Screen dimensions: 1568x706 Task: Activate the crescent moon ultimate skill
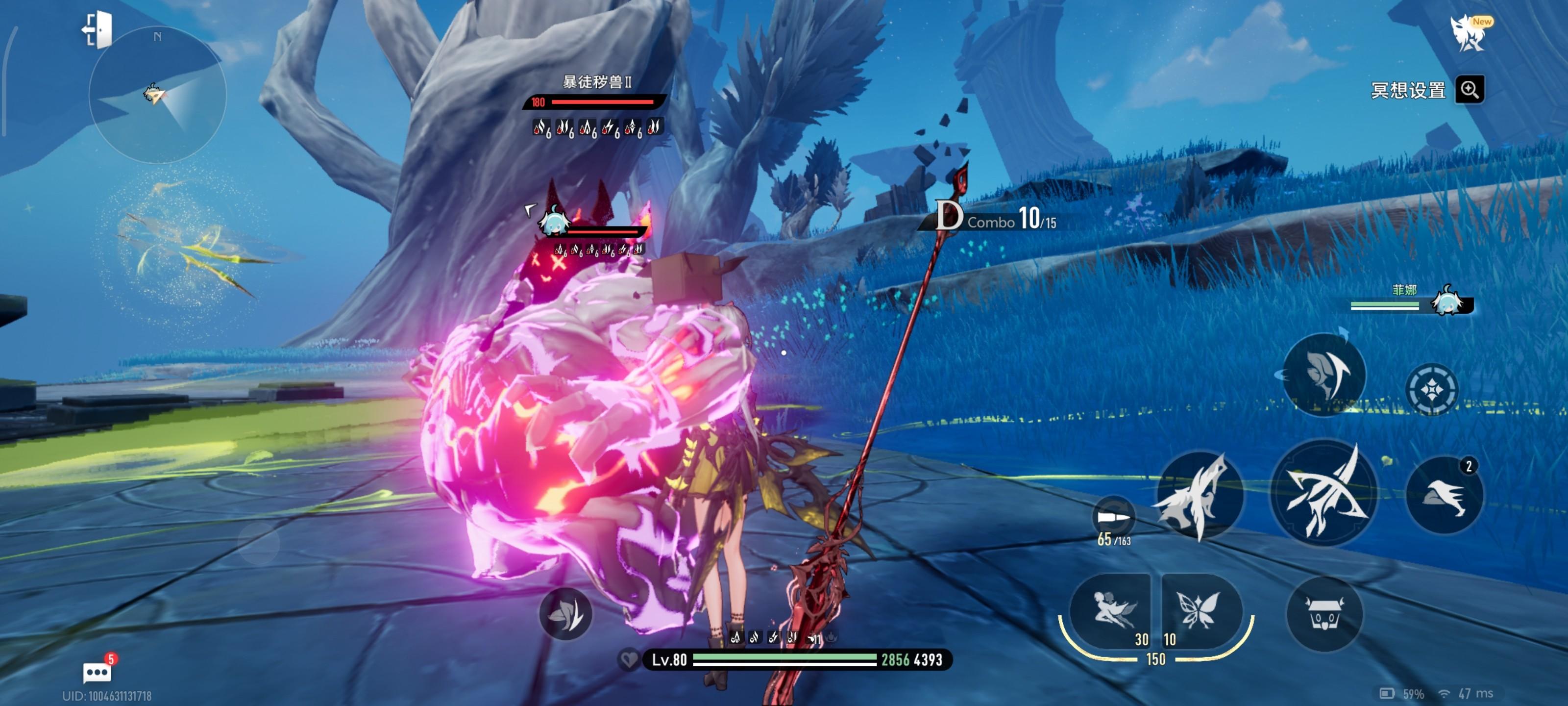tap(1324, 375)
